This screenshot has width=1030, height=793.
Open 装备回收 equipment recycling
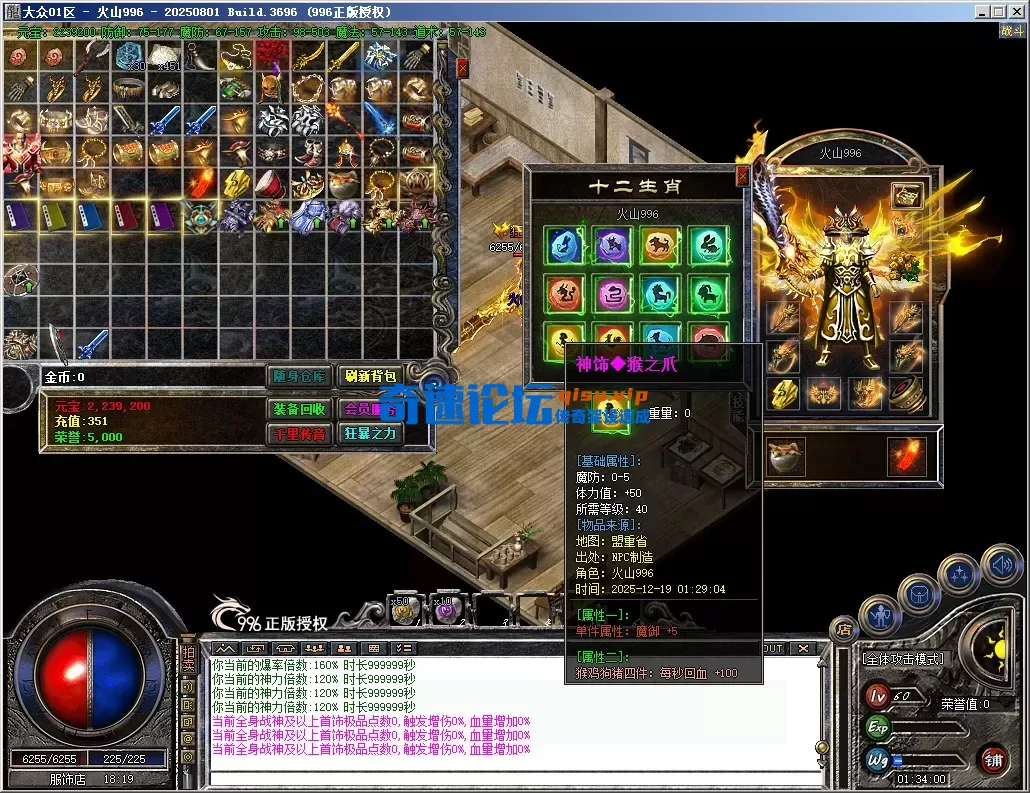299,409
